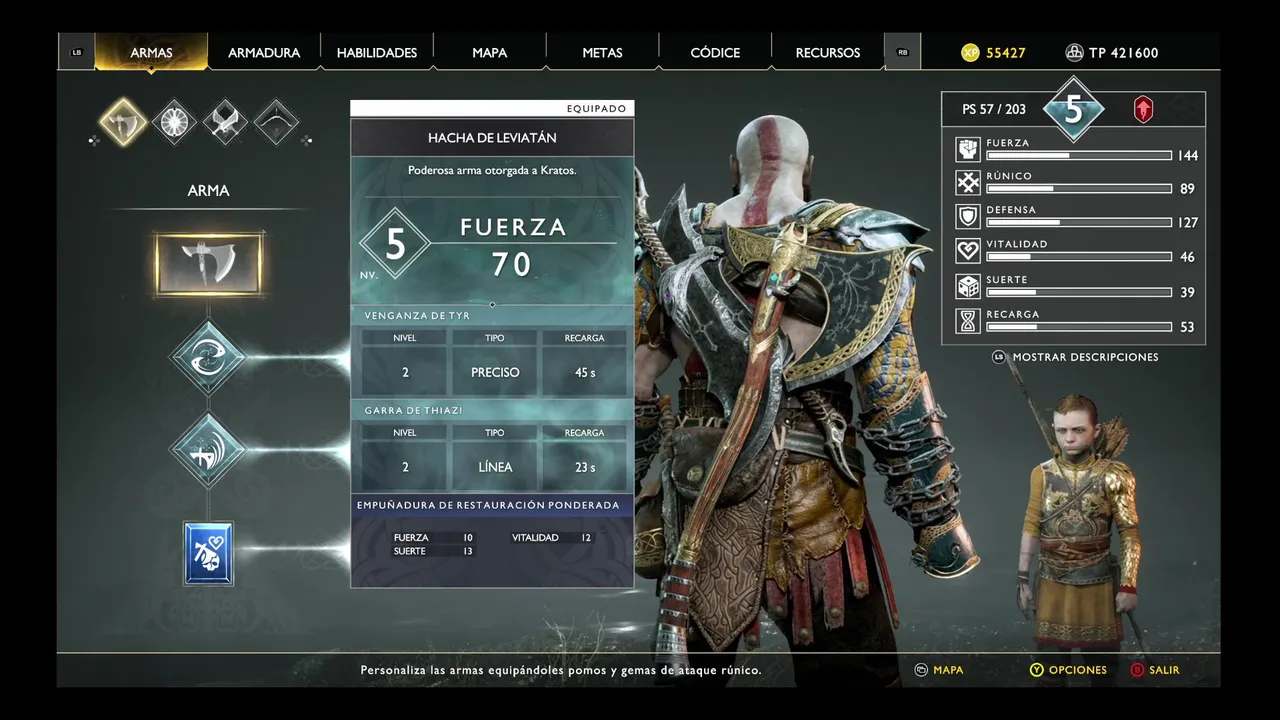Image resolution: width=1280 pixels, height=720 pixels.
Task: Open the Habilidades tab
Action: pyautogui.click(x=377, y=53)
